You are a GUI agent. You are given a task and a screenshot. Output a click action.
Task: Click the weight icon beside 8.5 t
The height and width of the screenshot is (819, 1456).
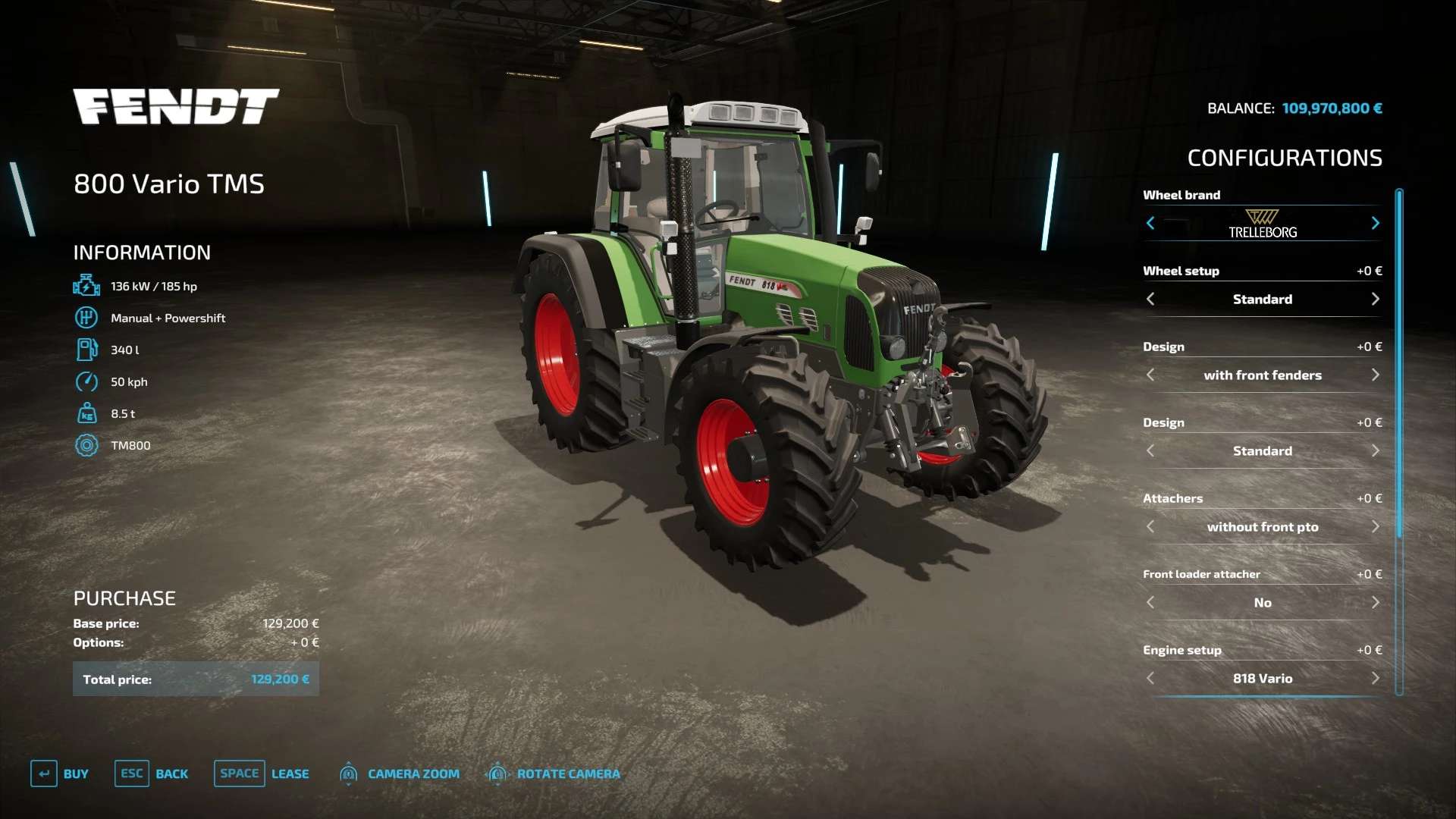87,413
